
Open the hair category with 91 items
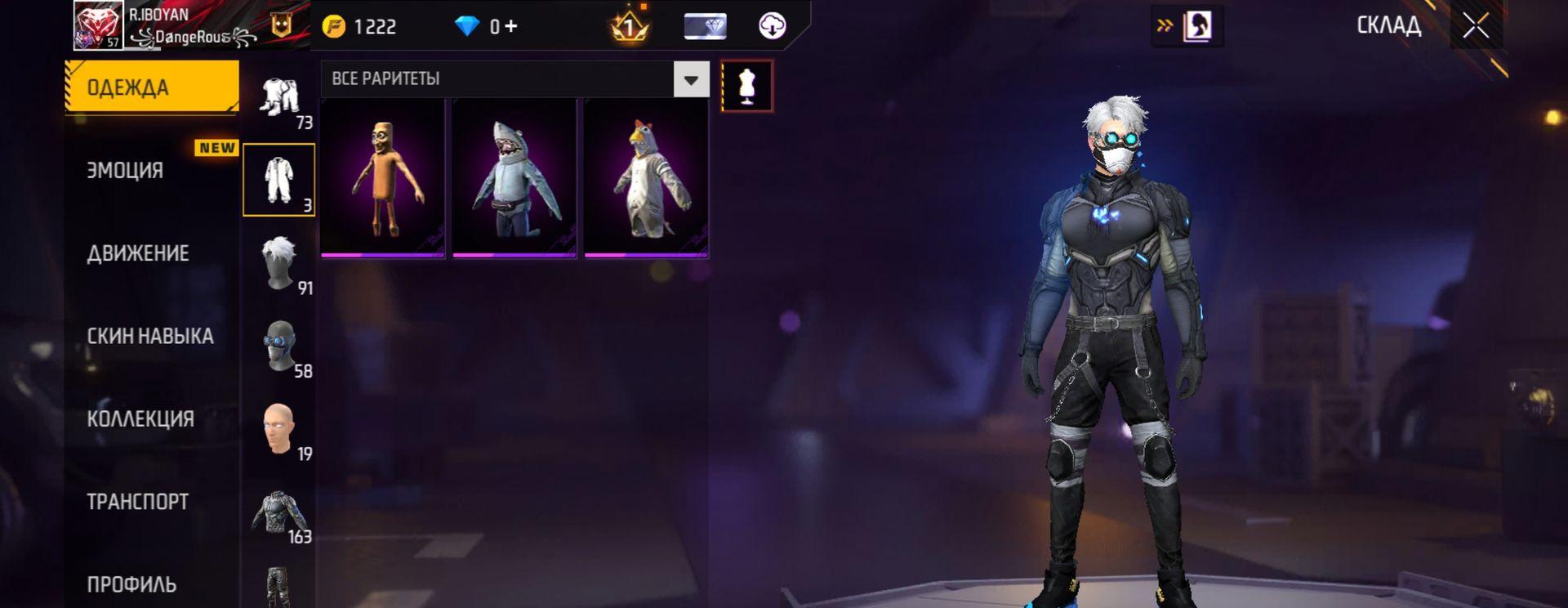coord(280,263)
